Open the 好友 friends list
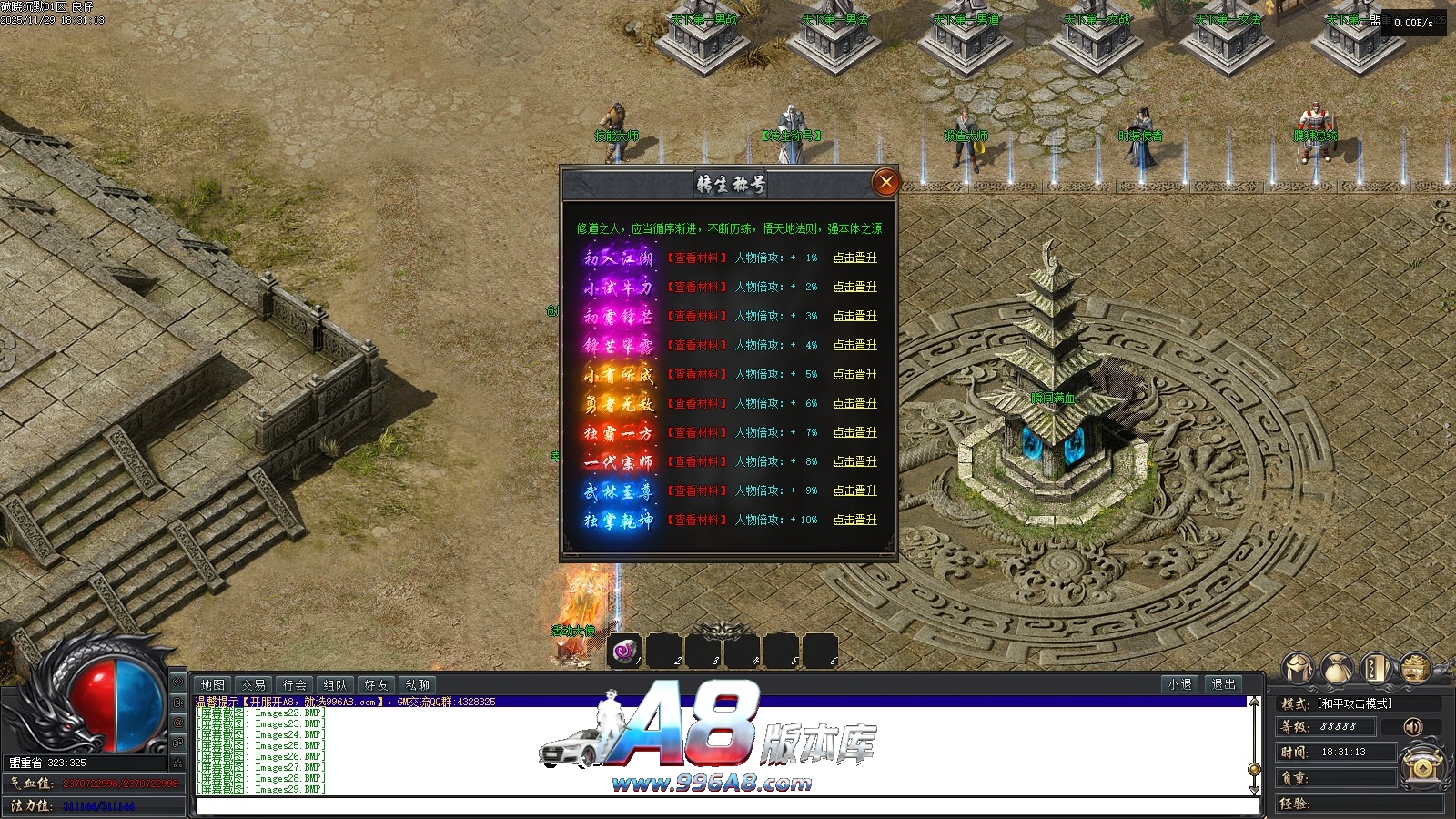Screen dimensions: 1456x819 377,684
